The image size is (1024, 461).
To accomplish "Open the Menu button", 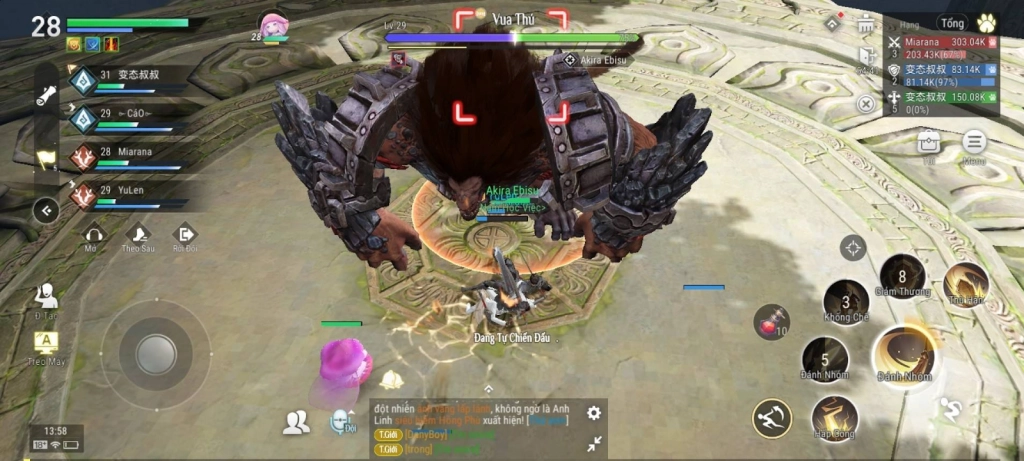I will tap(974, 143).
